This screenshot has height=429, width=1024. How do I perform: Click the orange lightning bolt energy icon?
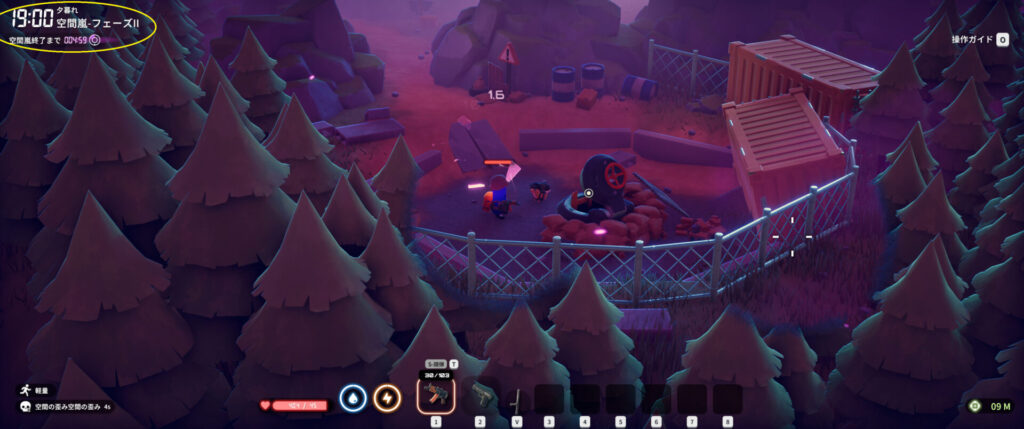tap(387, 398)
